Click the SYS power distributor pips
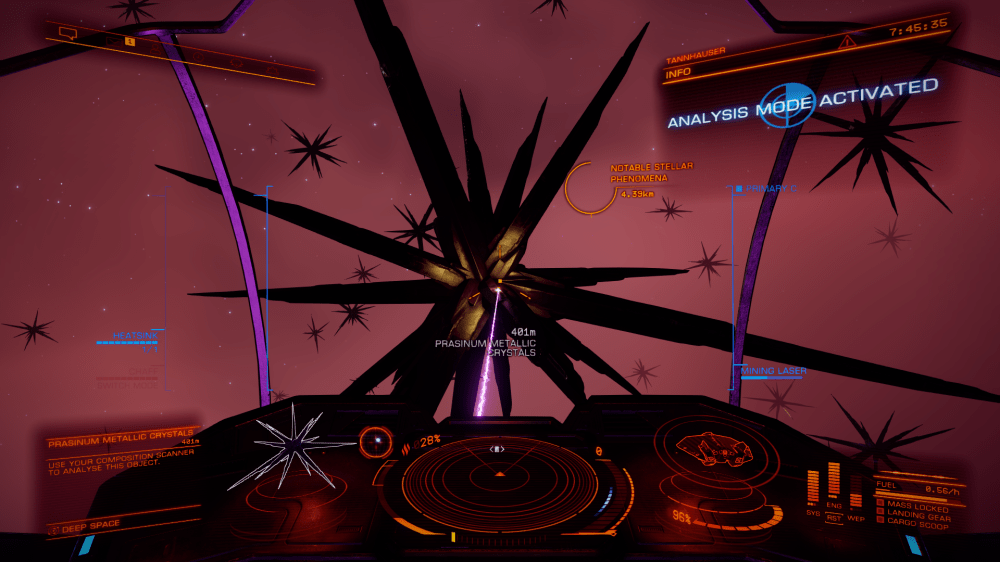Screen dimensions: 1000x562 (812, 487)
